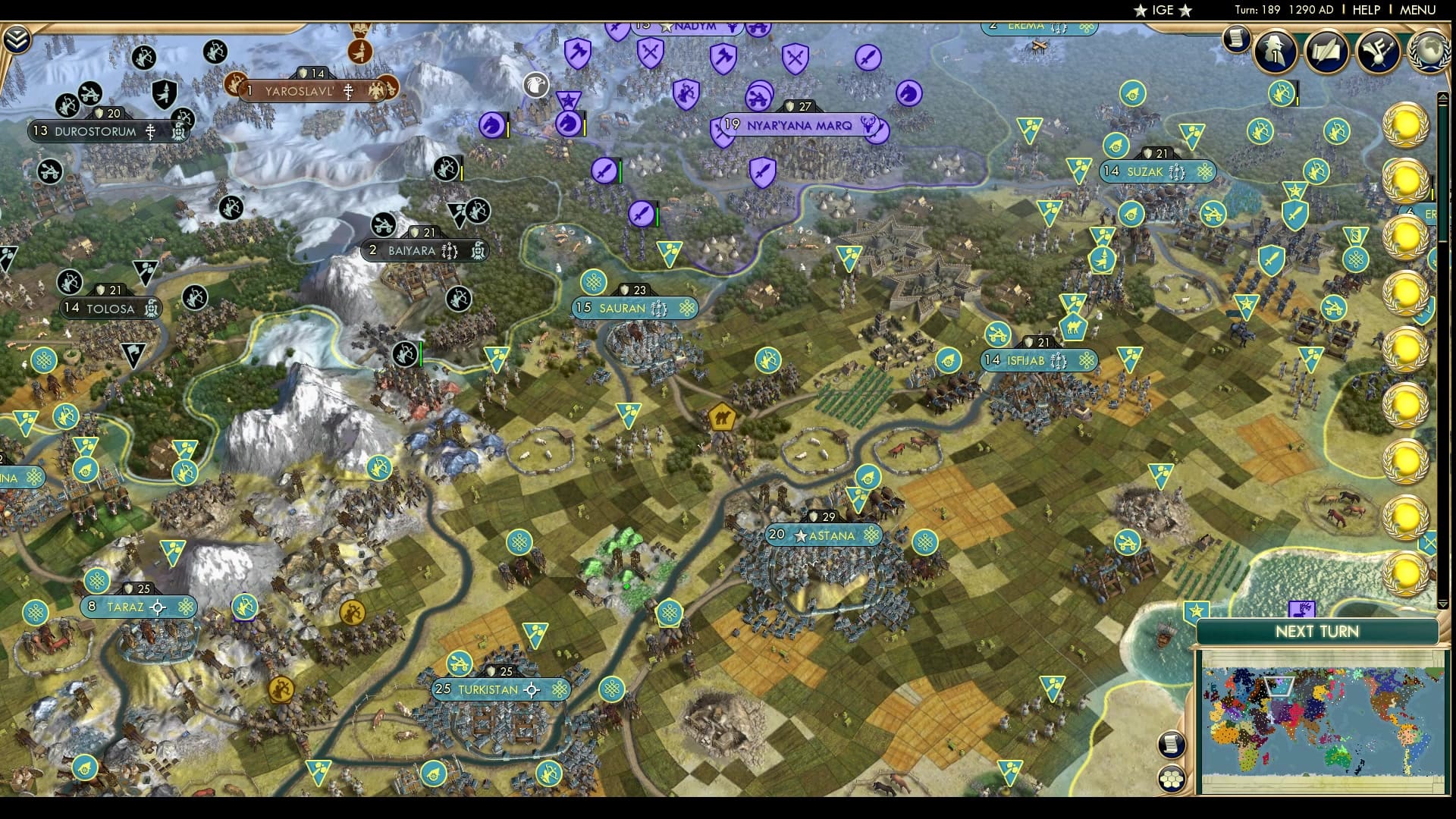The image size is (1456, 819).
Task: Expand the minimap options with the small arrow
Action: (x=1443, y=604)
